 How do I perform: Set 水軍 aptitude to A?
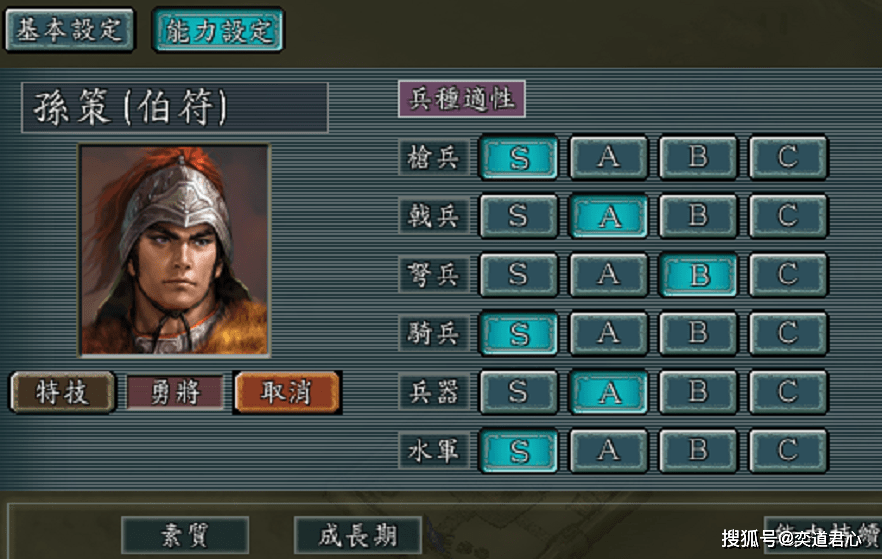[x=608, y=451]
